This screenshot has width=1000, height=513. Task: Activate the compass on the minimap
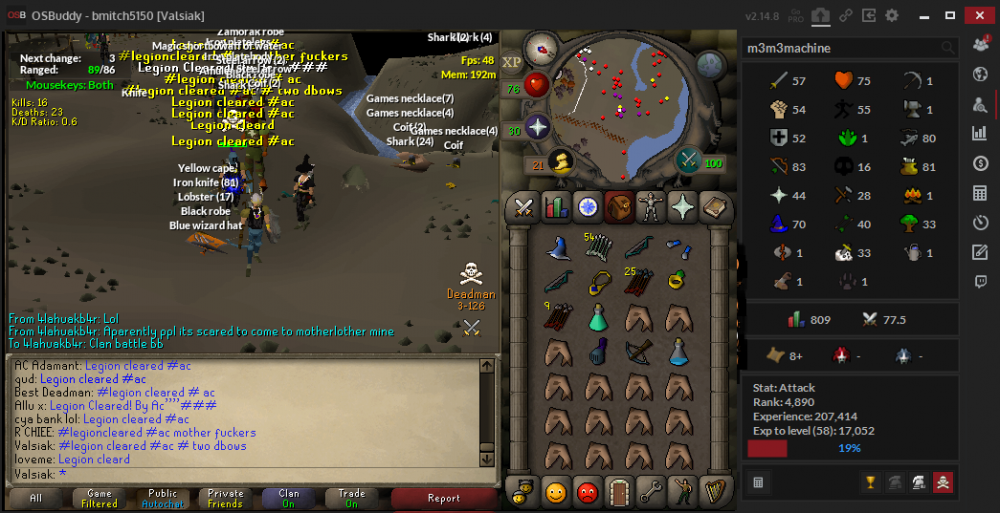[541, 47]
